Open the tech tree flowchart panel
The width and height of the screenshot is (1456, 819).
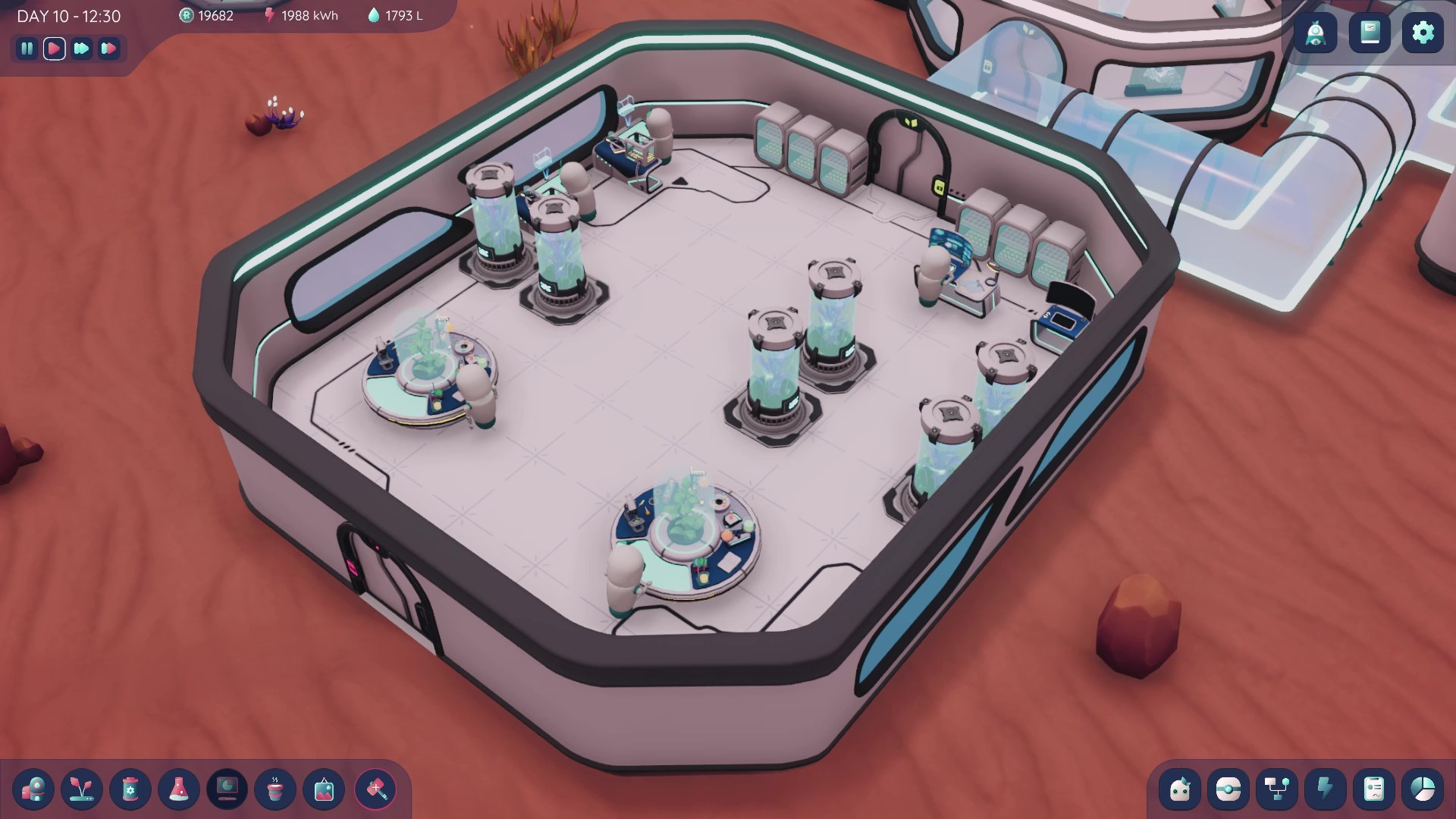(1279, 790)
